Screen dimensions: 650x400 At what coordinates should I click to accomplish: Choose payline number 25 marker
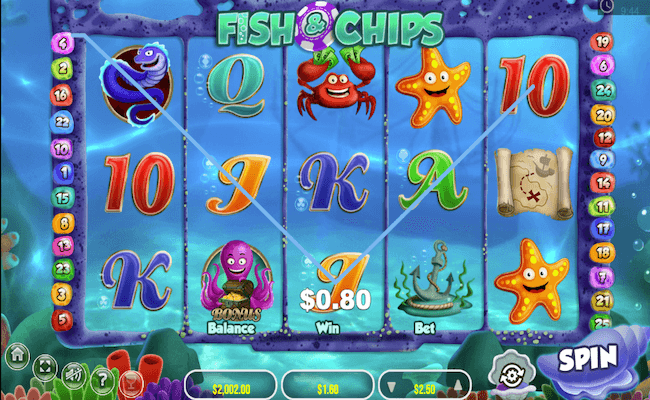pyautogui.click(x=603, y=322)
